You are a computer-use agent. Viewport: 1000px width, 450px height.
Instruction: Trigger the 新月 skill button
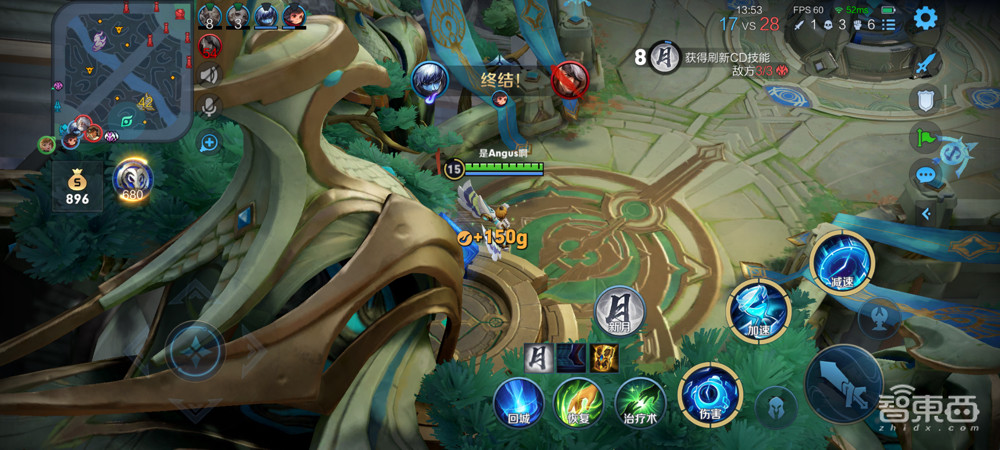click(x=619, y=311)
